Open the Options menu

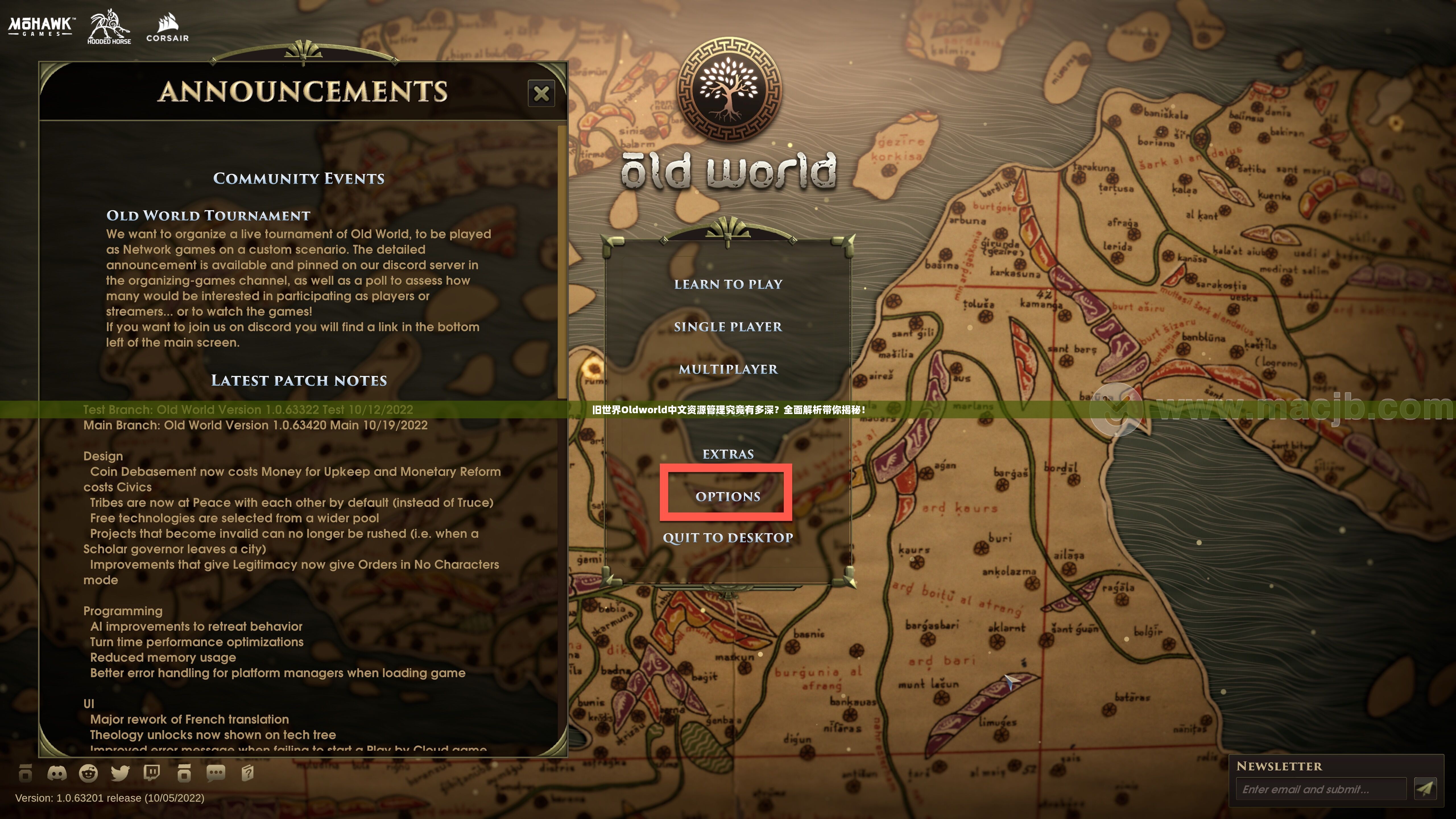click(727, 496)
